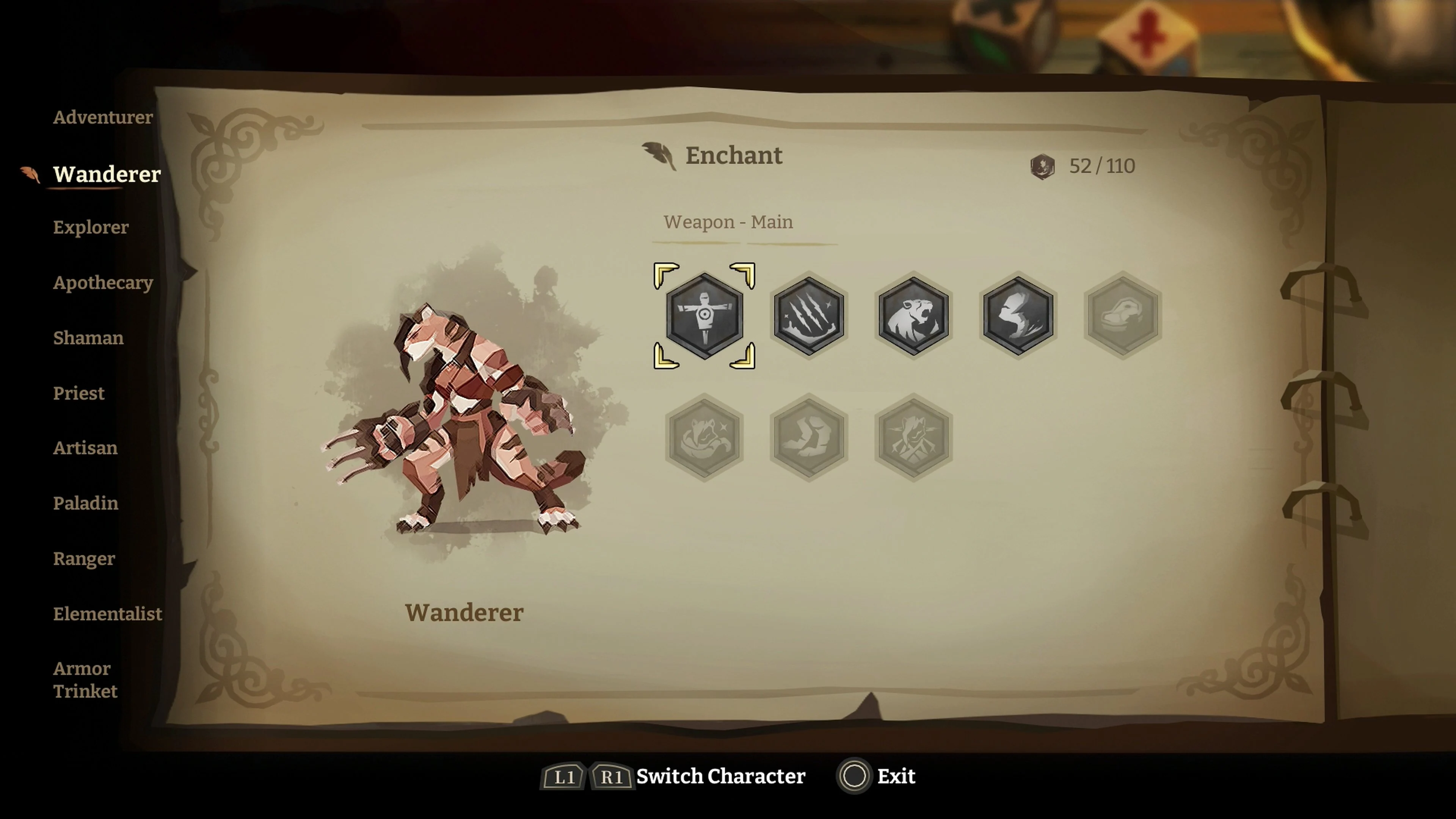This screenshot has height=819, width=1456.
Task: Switch to the Explorer class
Action: [91, 228]
